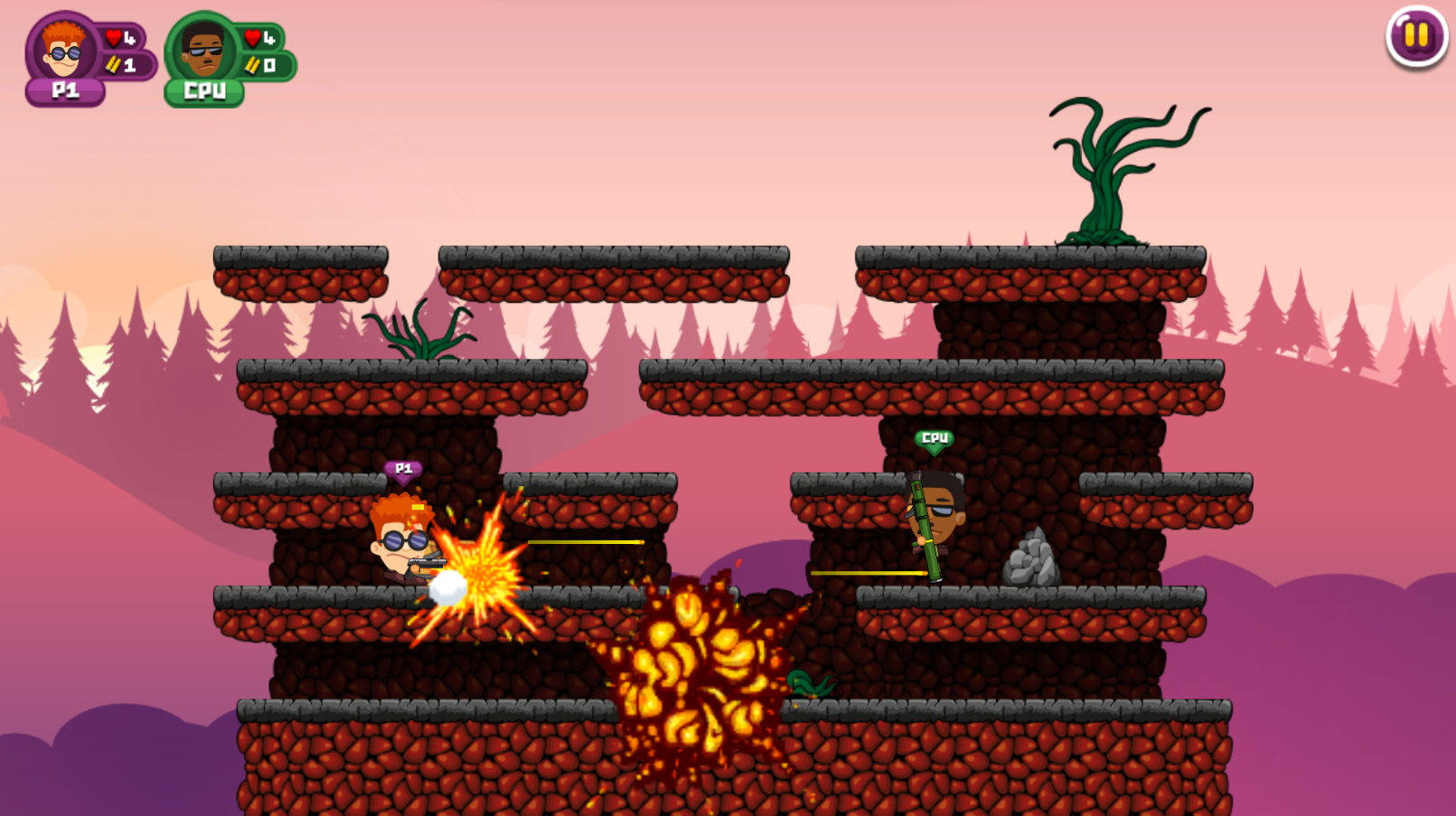
Task: Click the bullet ammo icon showing 0 for CPU
Action: (251, 64)
